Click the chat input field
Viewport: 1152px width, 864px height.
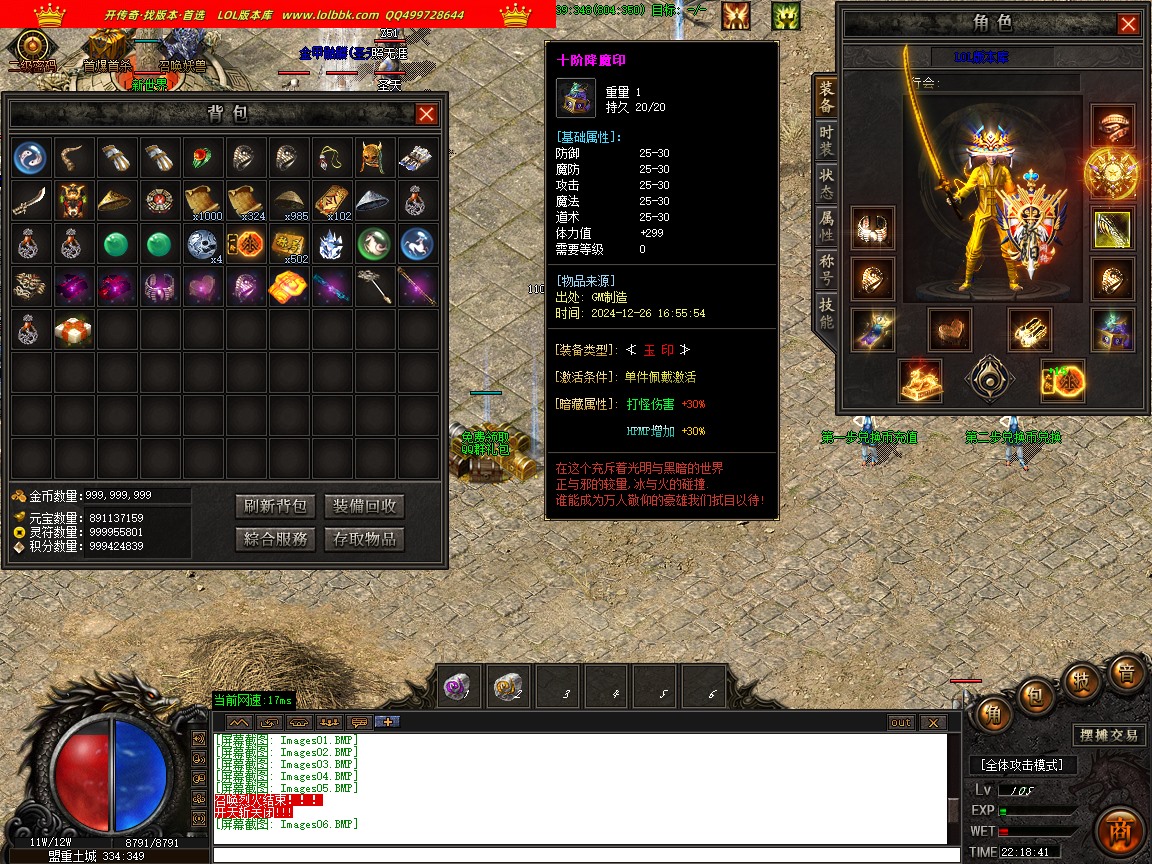pos(580,855)
